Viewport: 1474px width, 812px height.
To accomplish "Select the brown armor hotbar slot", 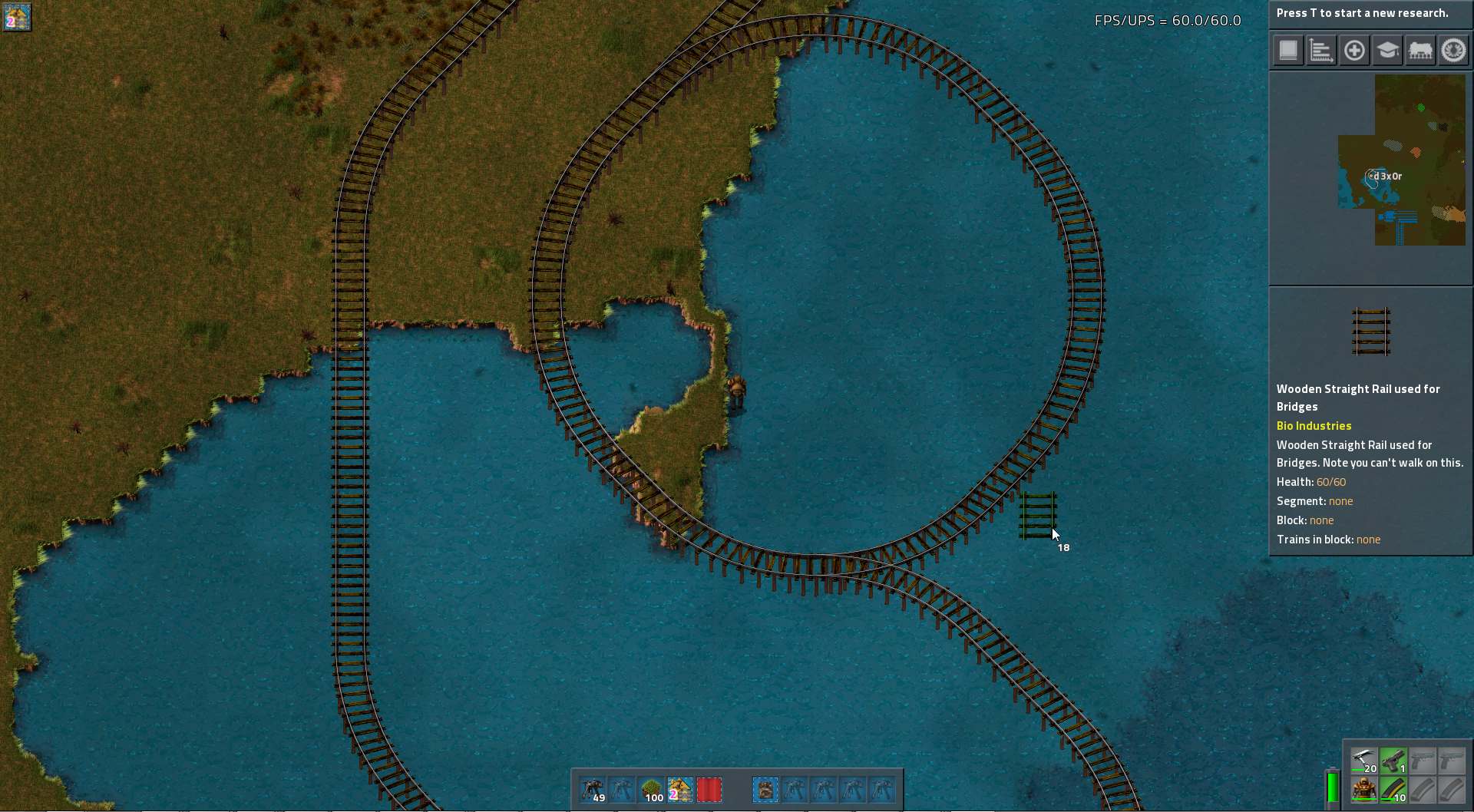I will coord(765,790).
